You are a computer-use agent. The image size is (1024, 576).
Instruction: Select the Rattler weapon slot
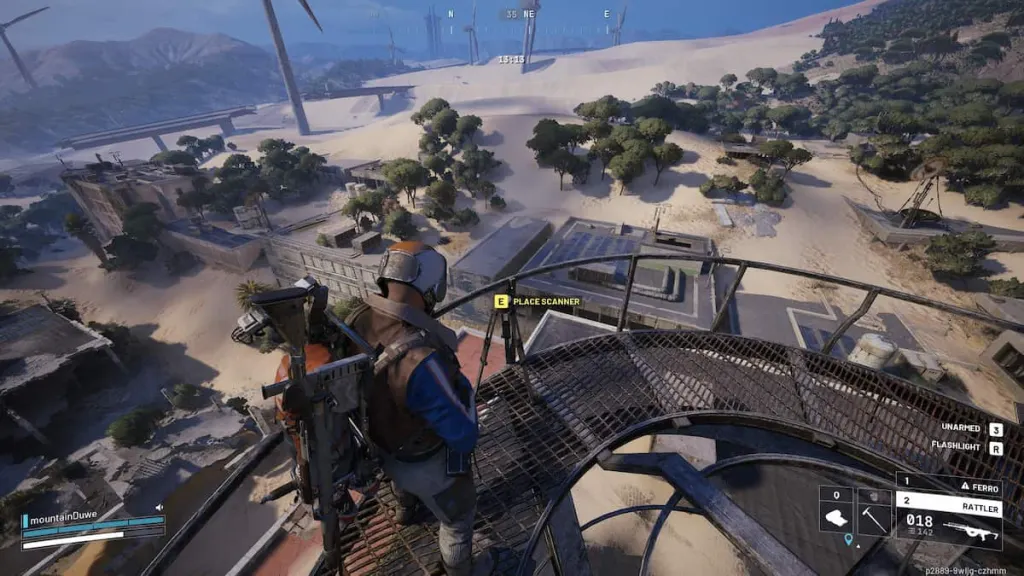948,500
